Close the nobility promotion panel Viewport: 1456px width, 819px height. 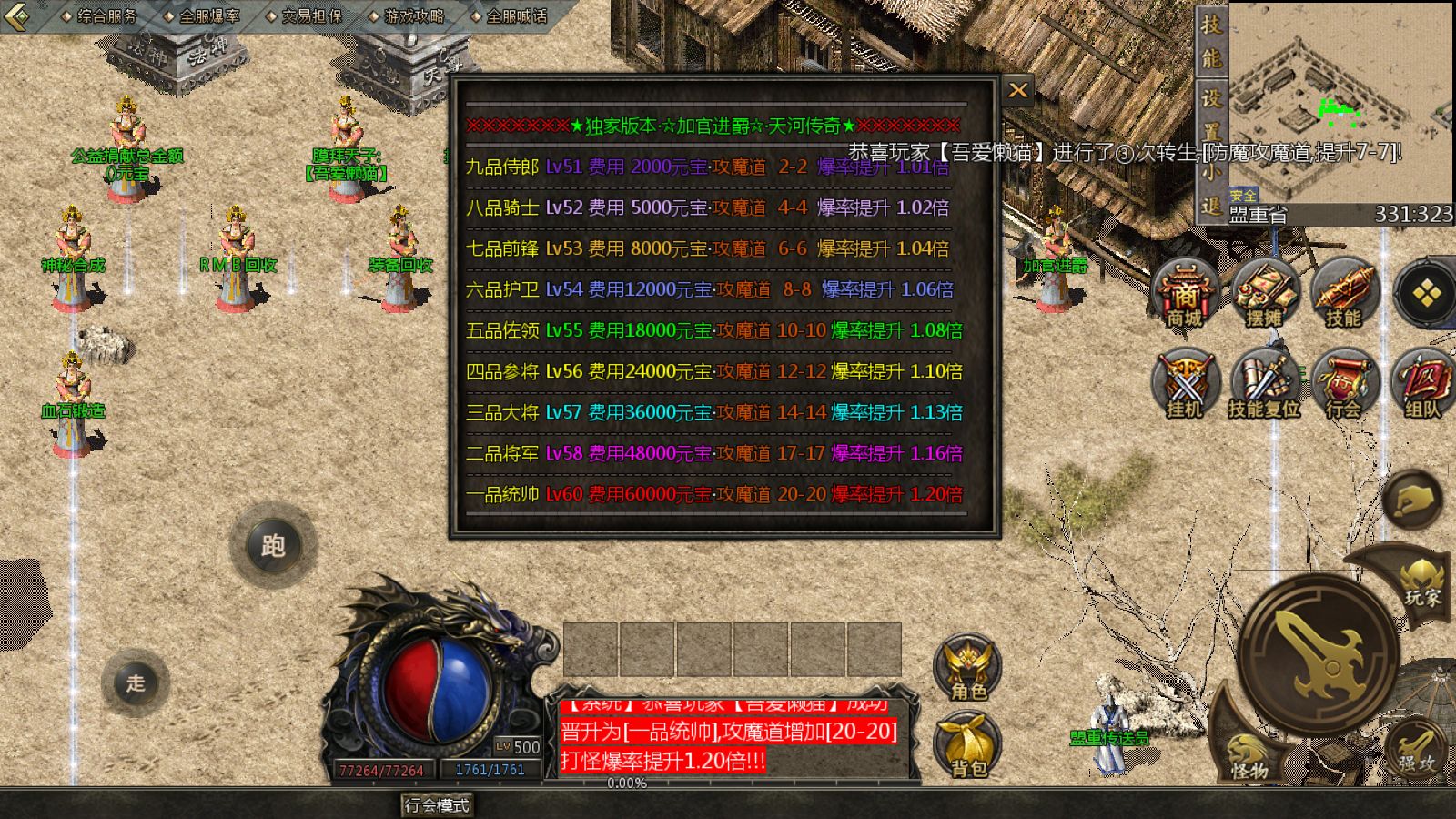click(x=1018, y=90)
